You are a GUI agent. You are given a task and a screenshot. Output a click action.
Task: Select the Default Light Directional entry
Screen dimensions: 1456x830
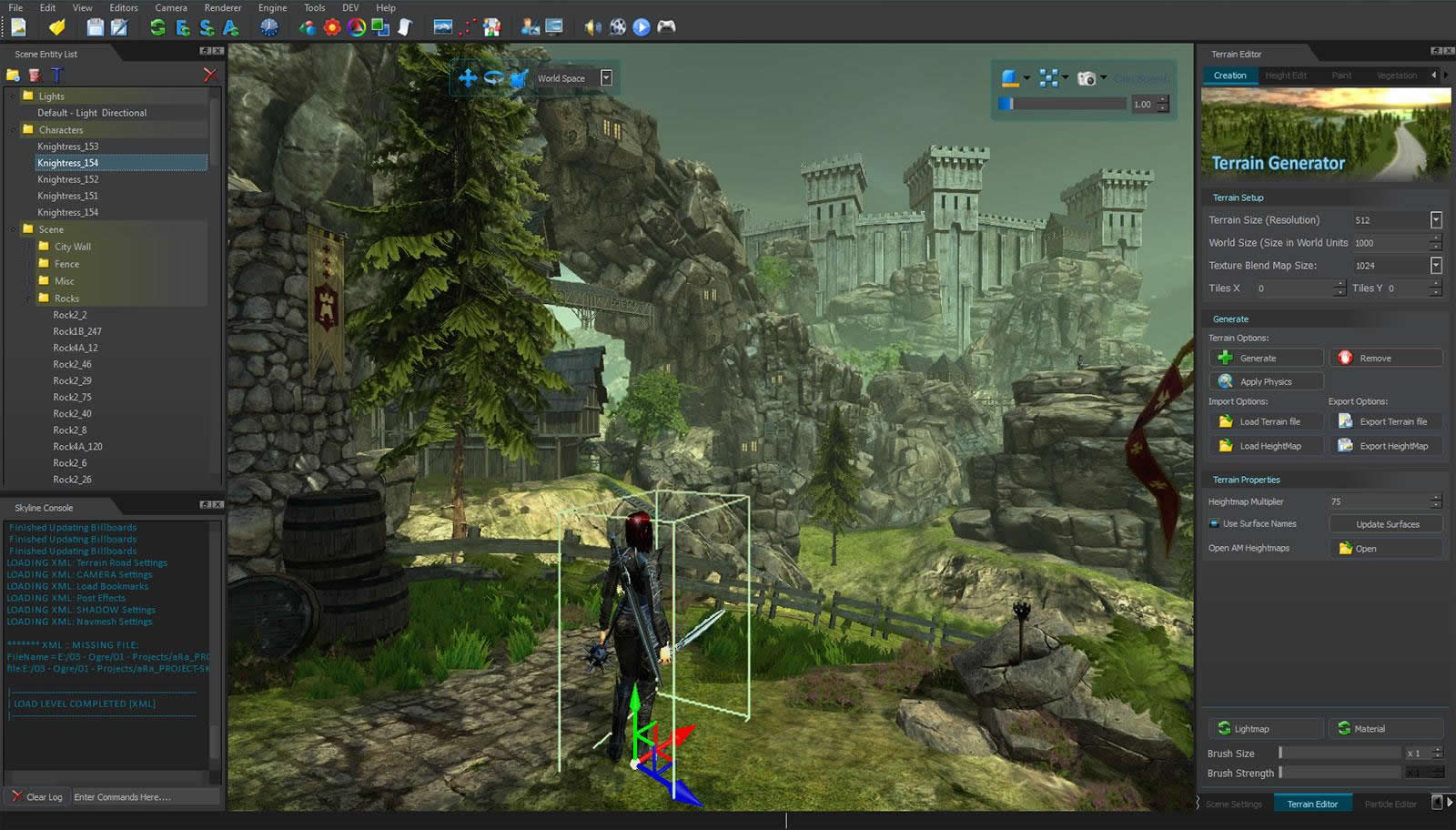point(92,113)
